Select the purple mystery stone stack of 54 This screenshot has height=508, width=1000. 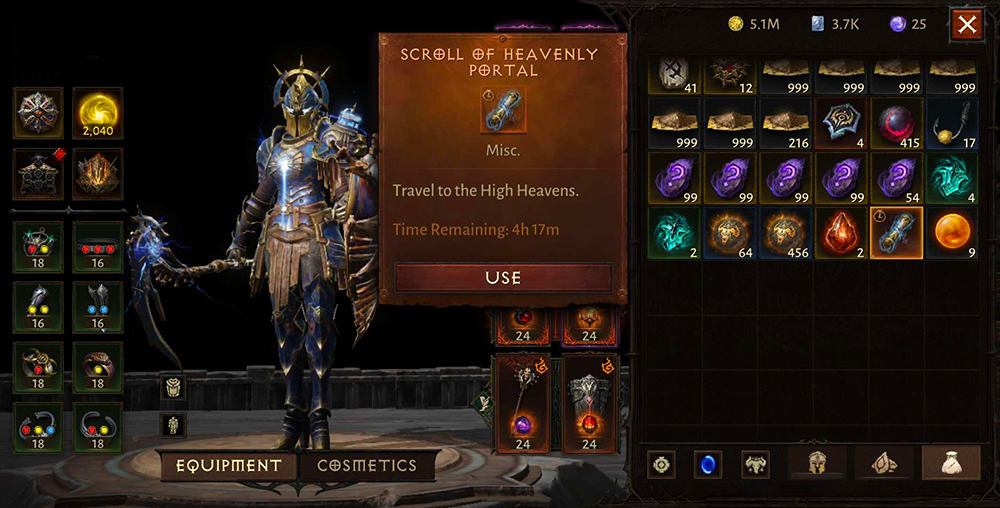pos(896,178)
